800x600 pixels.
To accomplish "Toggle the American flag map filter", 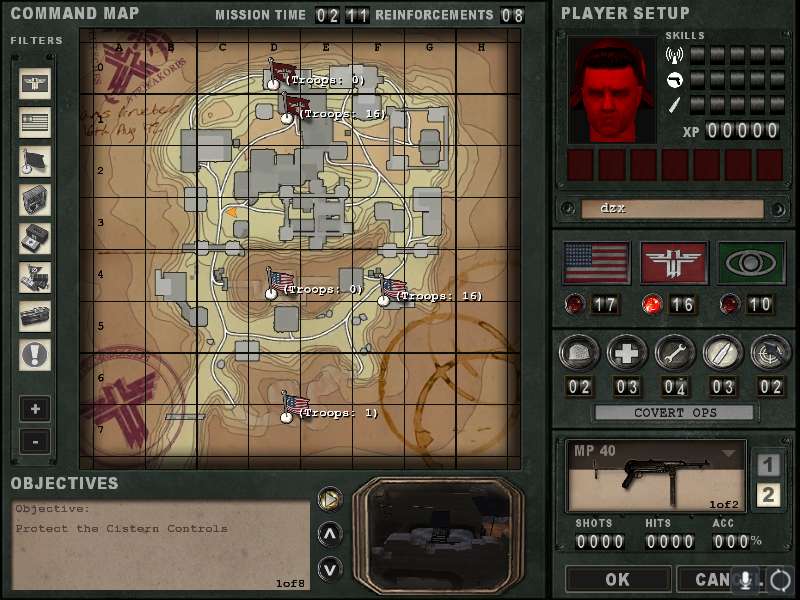I will (35, 123).
